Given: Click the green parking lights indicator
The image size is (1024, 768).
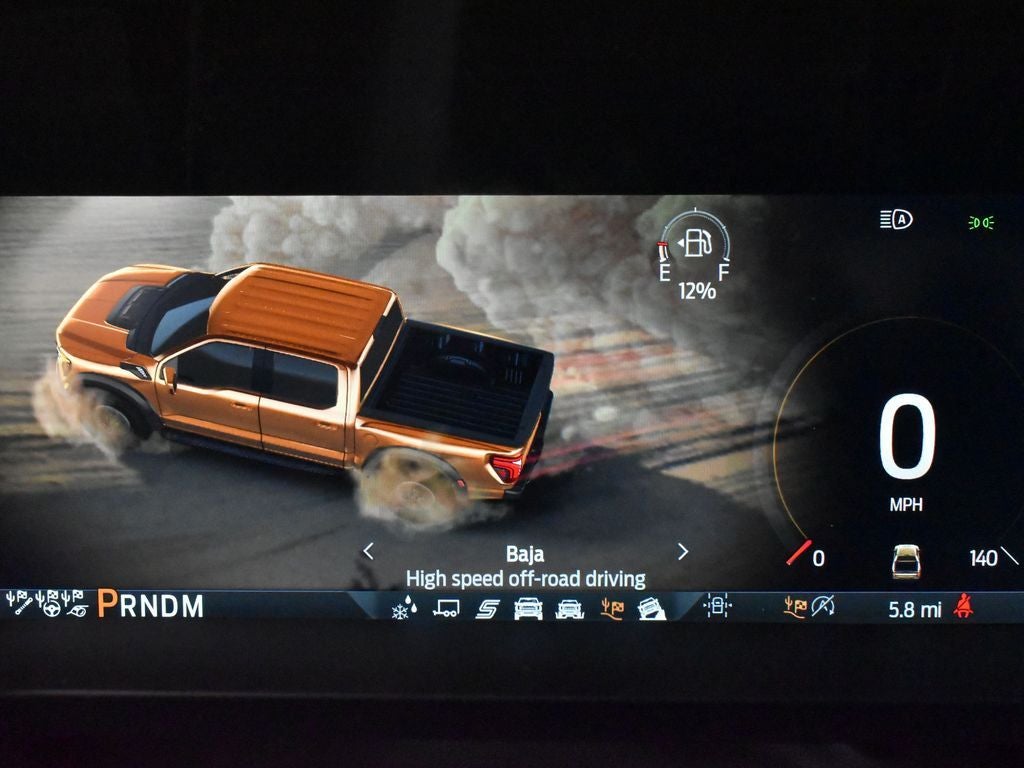Looking at the screenshot, I should click(x=981, y=221).
